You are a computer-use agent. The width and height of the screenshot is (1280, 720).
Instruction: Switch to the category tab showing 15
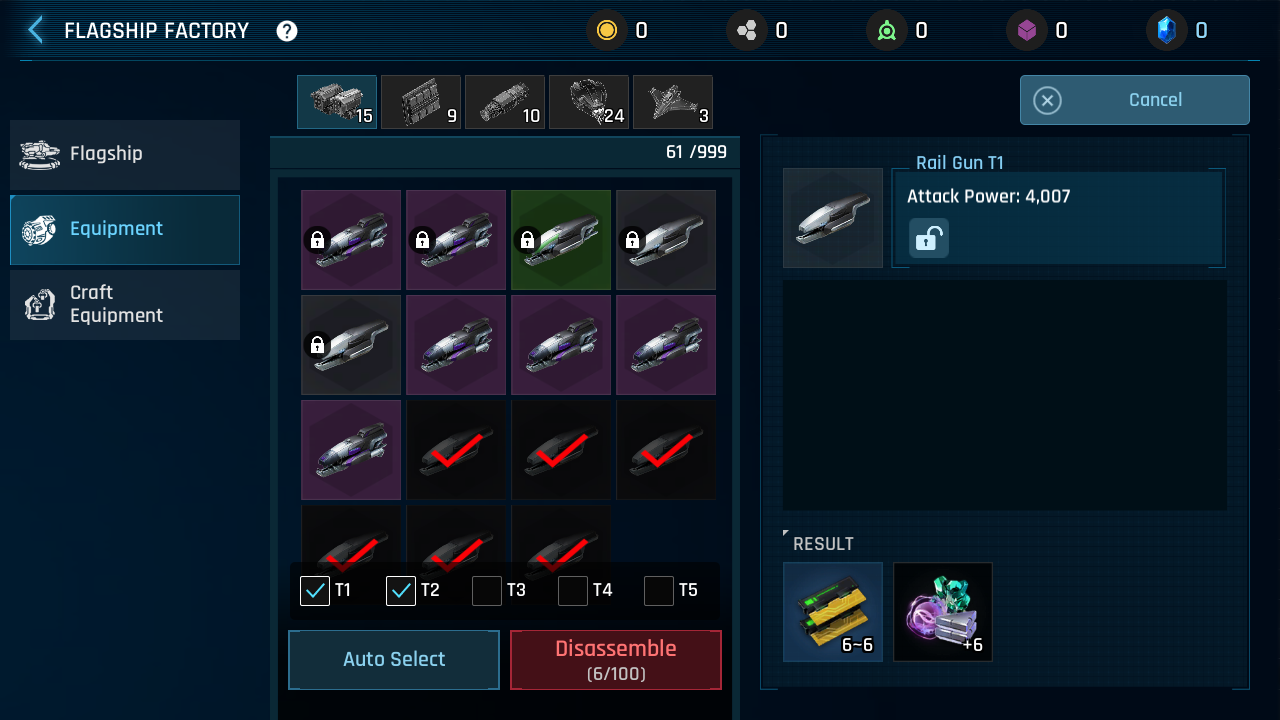[x=337, y=102]
